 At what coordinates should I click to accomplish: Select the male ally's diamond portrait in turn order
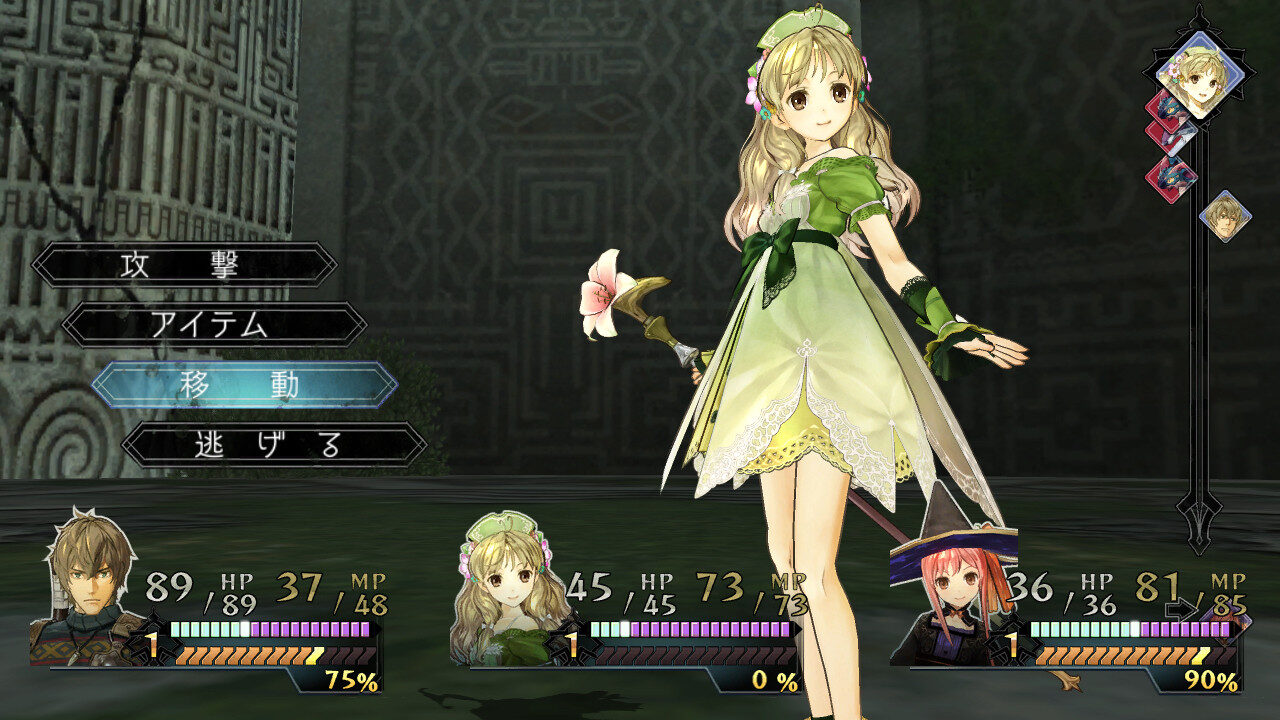click(1225, 215)
